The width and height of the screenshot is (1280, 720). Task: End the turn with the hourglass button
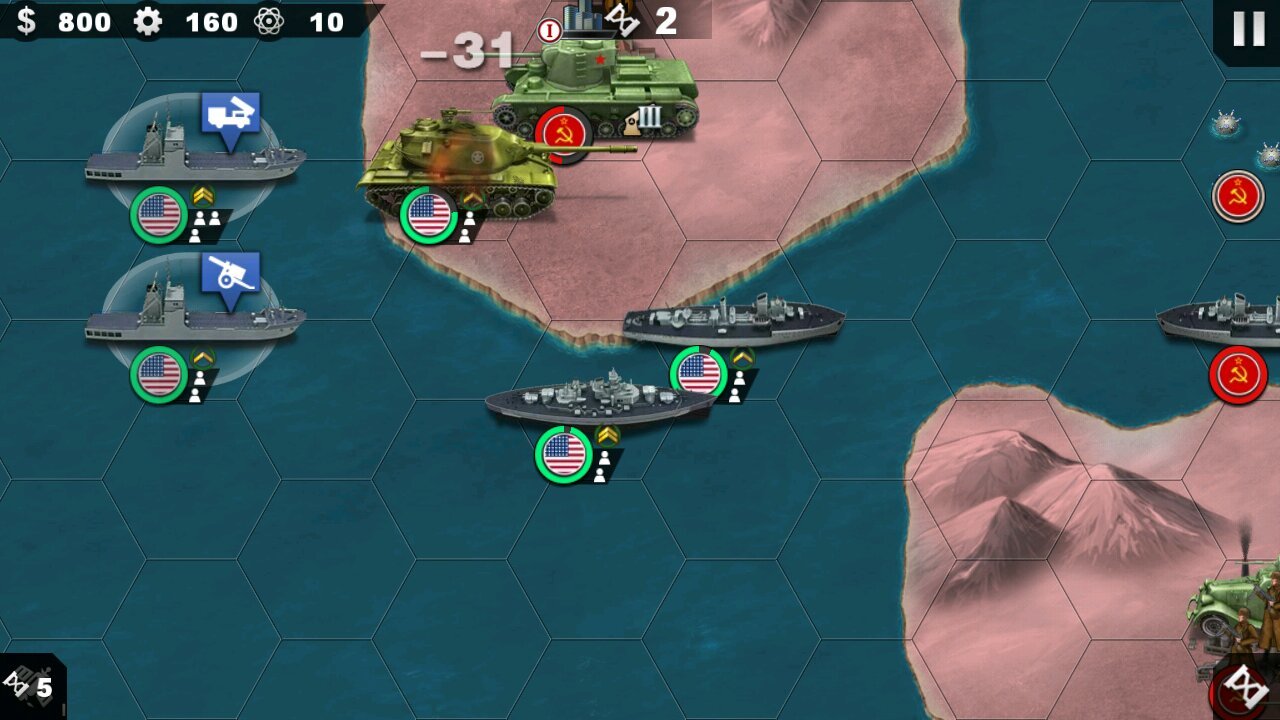click(x=1246, y=687)
